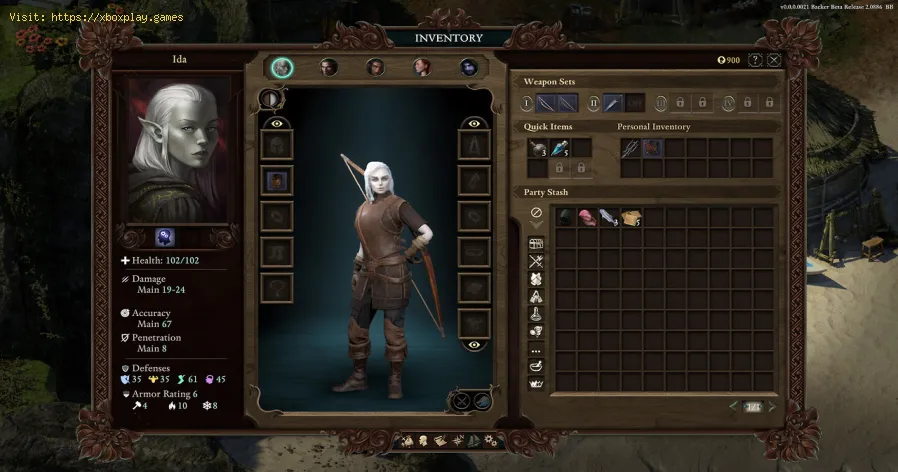898x472 pixels.
Task: Pick the arrows in Personal Inventory
Action: (631, 148)
